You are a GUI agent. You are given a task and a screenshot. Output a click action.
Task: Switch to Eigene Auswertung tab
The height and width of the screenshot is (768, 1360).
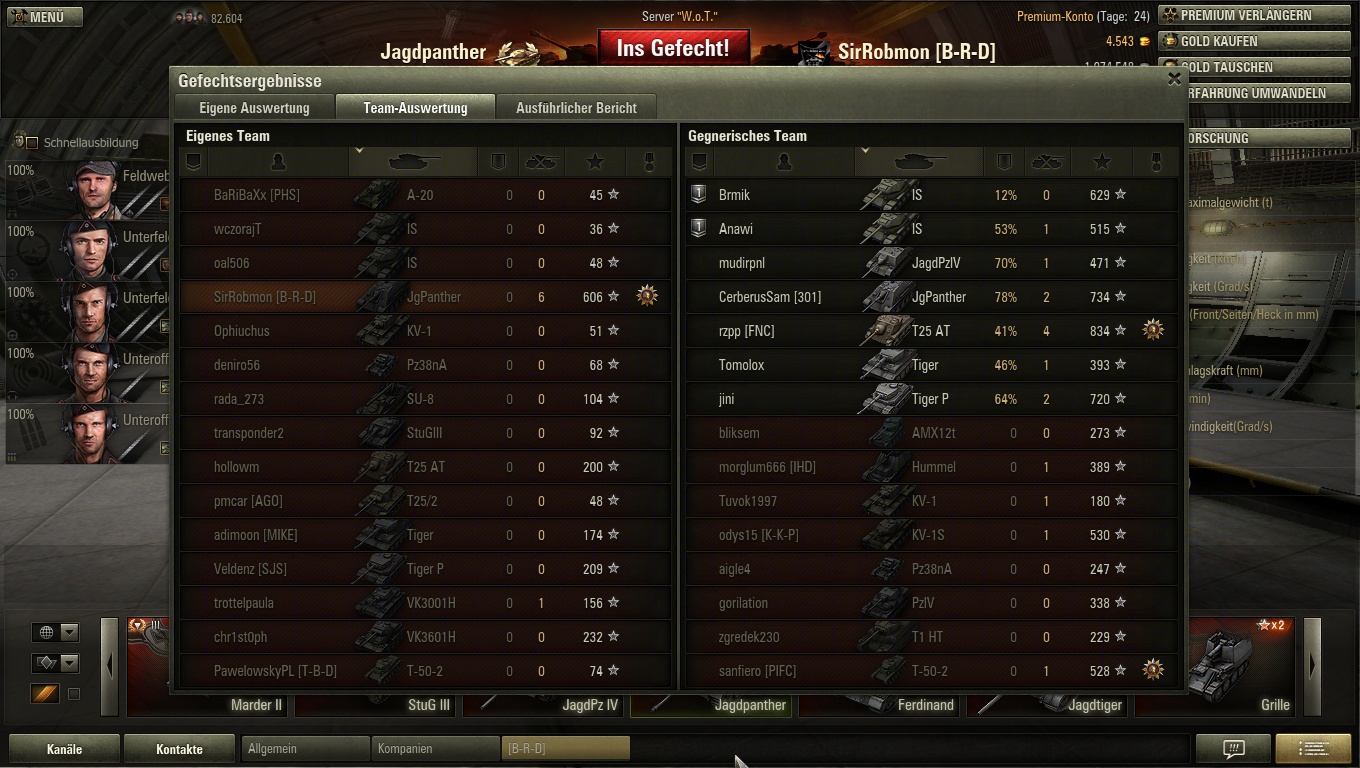pyautogui.click(x=254, y=108)
